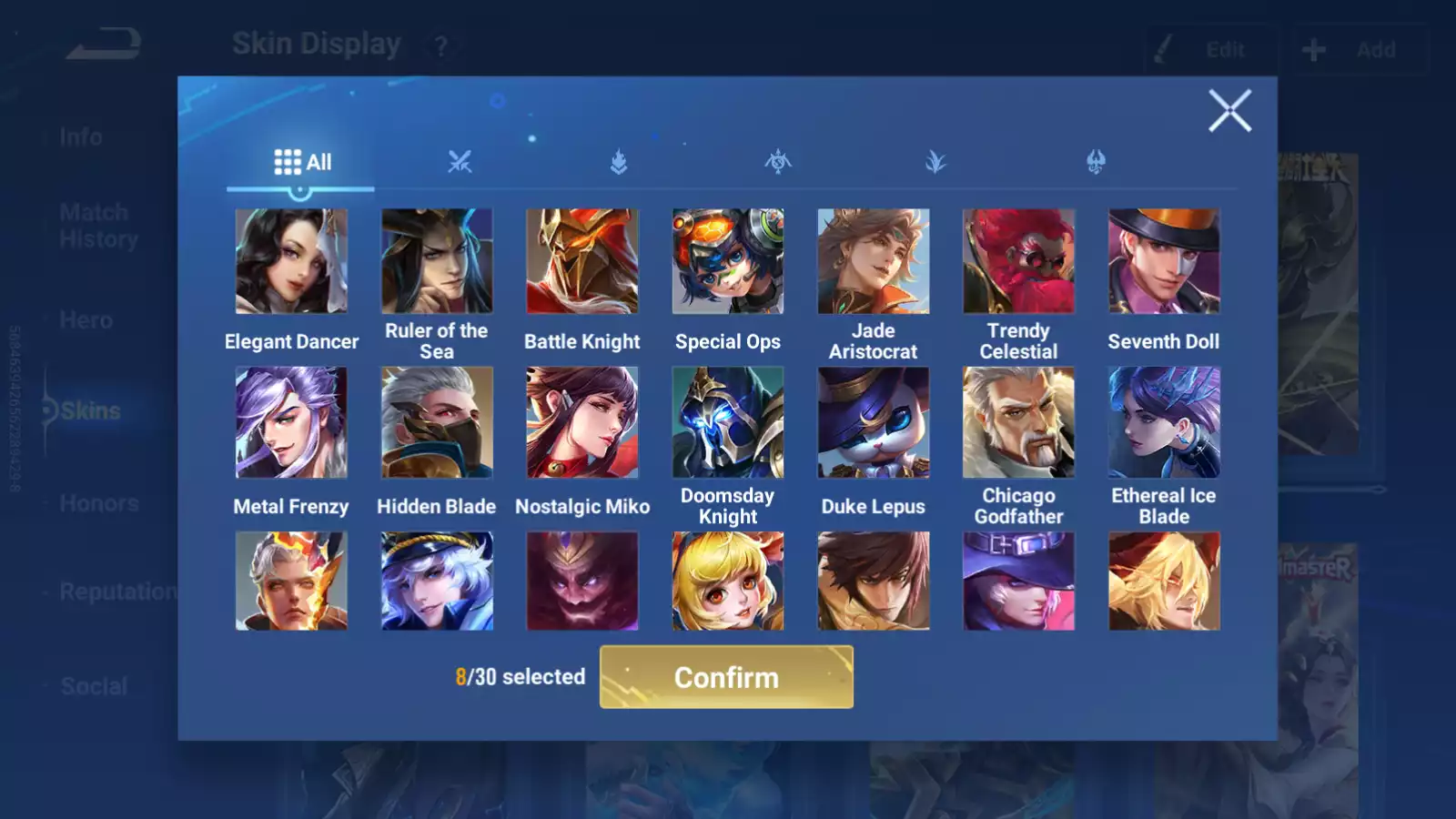
Task: Select the Nostalgic Miko skin
Action: point(582,422)
